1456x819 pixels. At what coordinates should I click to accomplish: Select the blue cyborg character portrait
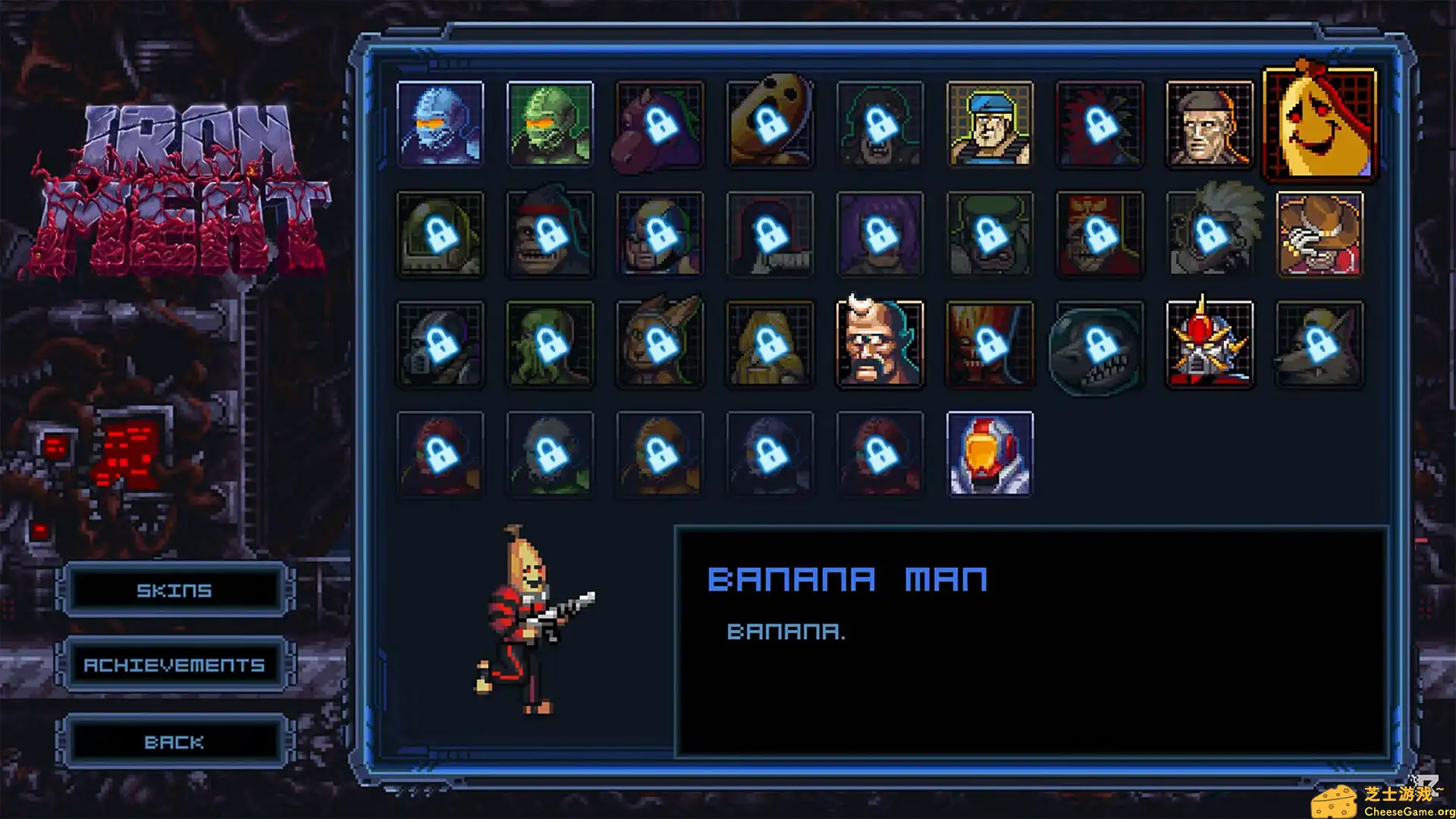point(441,125)
